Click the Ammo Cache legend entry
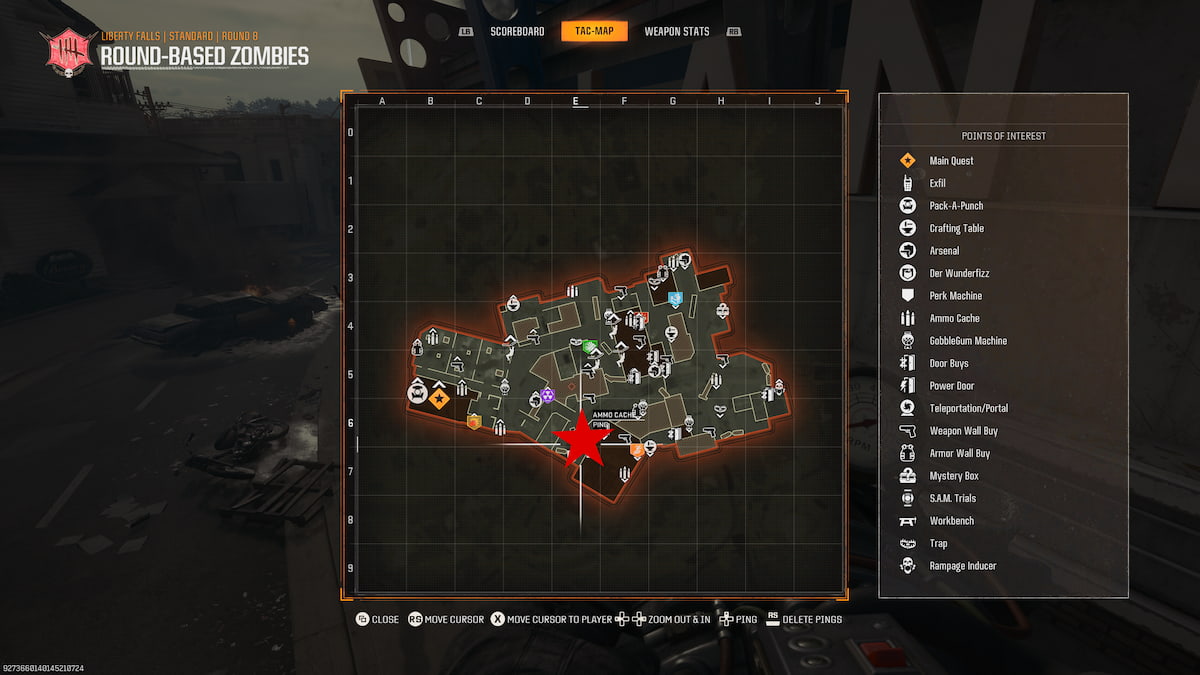 click(x=954, y=318)
